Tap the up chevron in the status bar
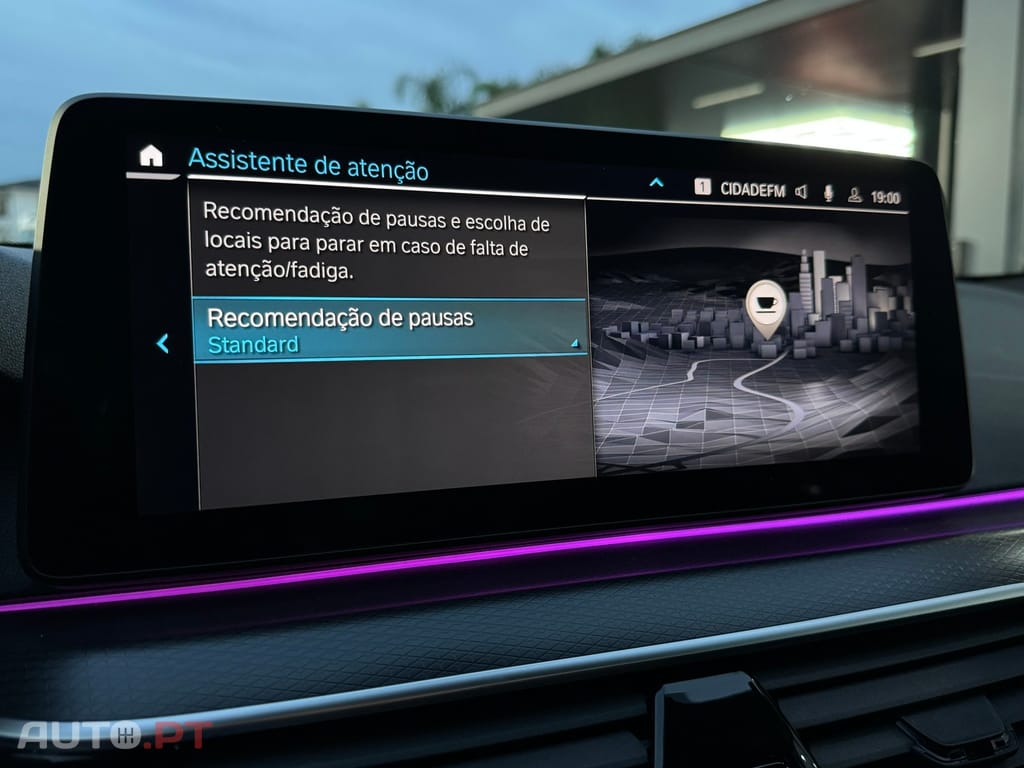This screenshot has width=1024, height=768. pos(656,183)
